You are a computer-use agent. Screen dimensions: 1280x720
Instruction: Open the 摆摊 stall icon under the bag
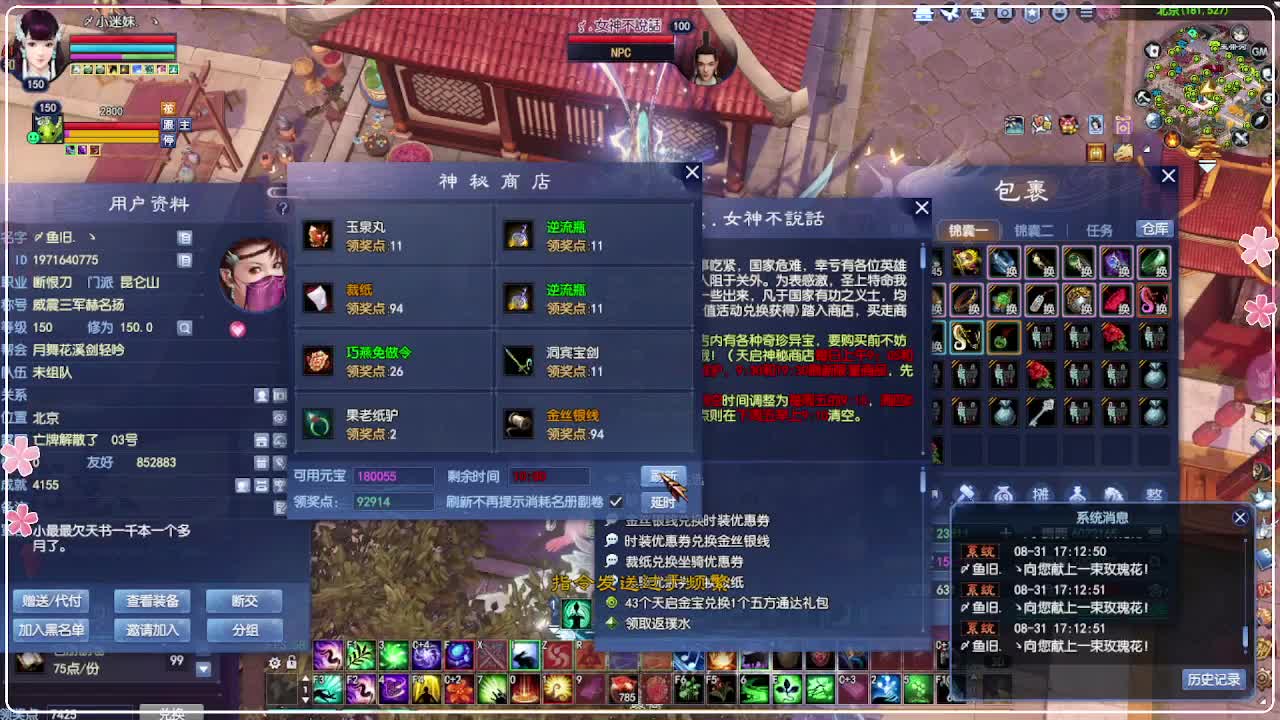click(x=1040, y=490)
